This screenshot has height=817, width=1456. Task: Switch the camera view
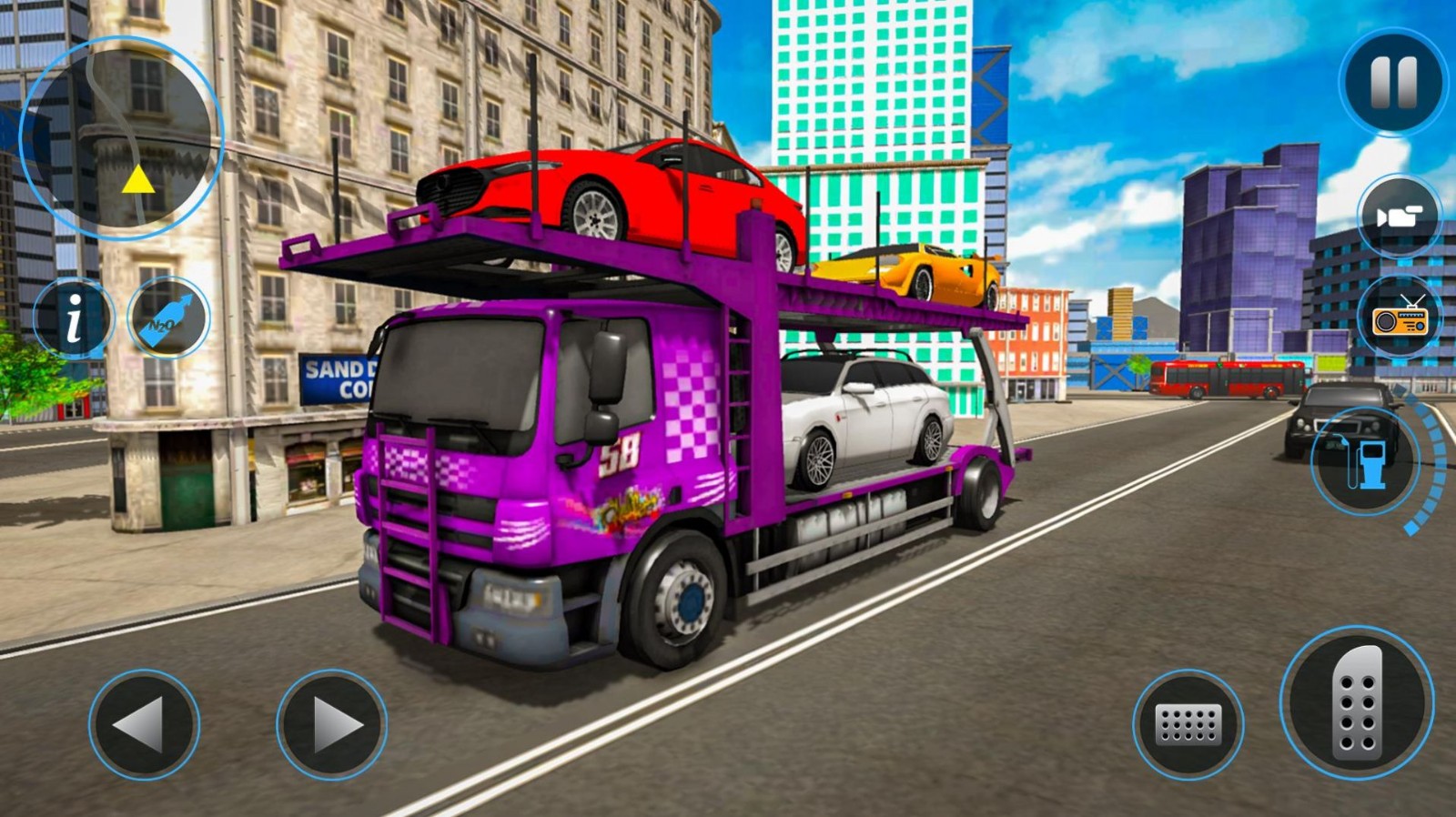click(x=1400, y=217)
